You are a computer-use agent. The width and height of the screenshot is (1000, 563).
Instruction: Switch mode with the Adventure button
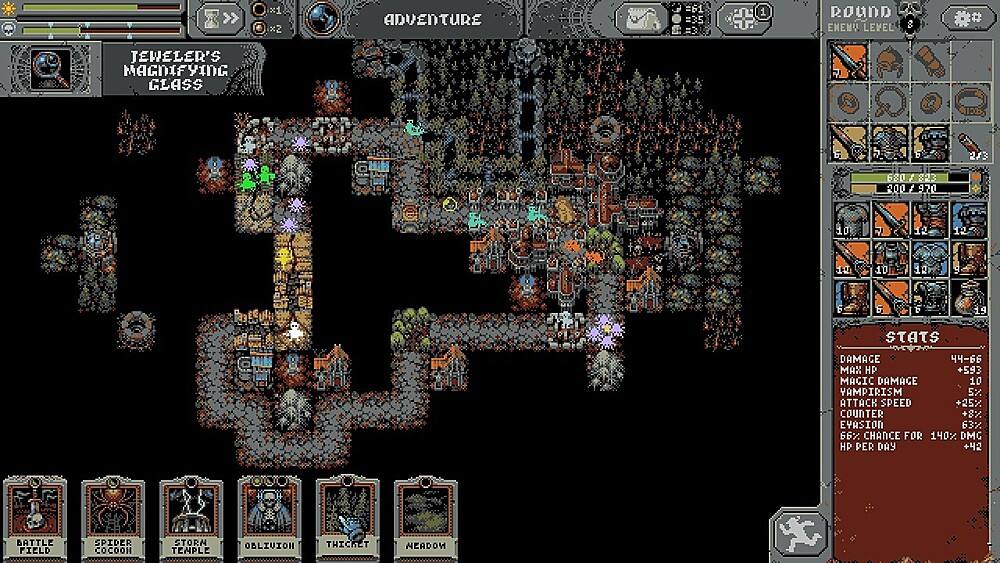click(x=433, y=19)
